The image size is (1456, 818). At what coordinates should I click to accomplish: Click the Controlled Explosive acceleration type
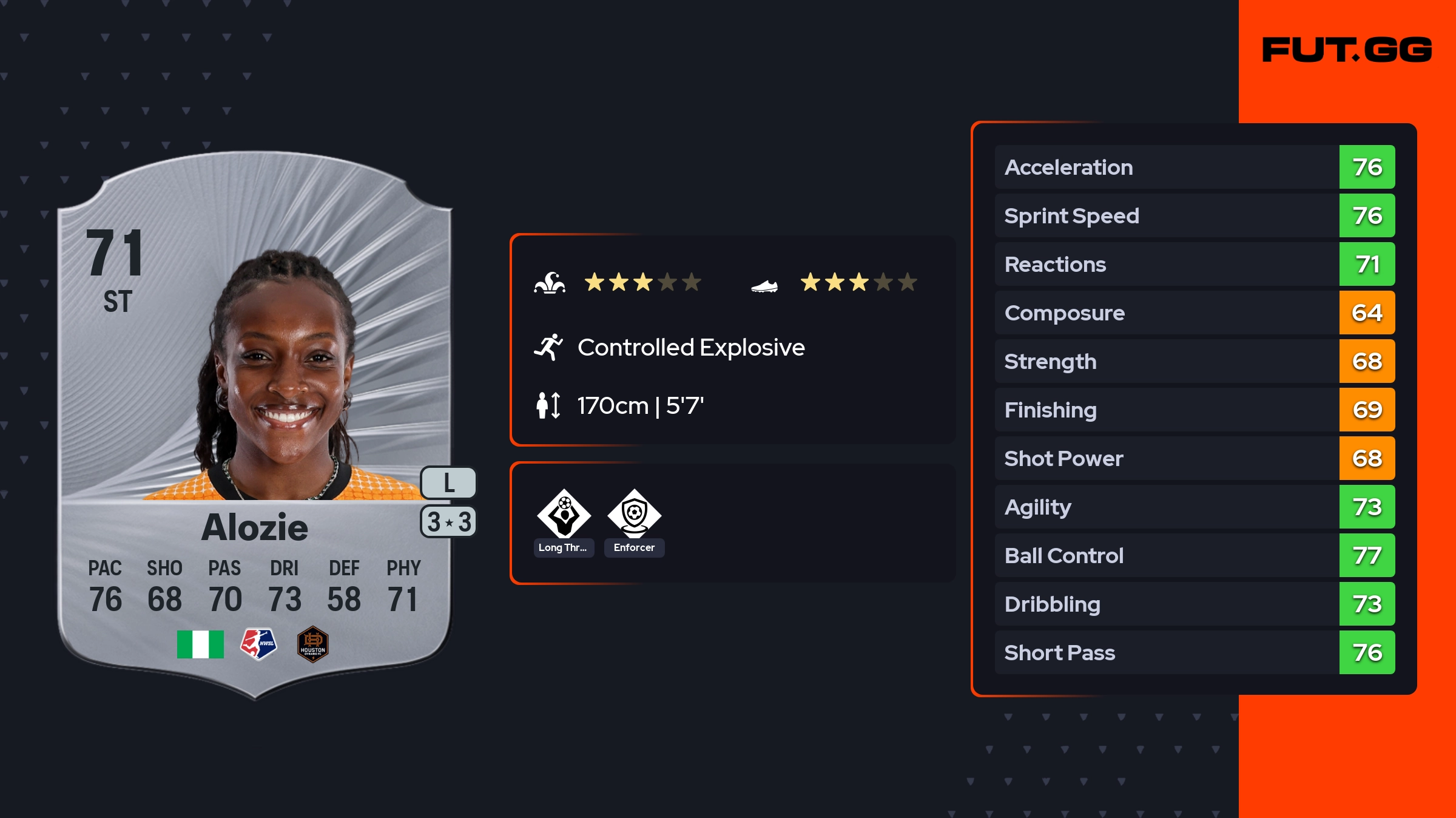pyautogui.click(x=690, y=348)
